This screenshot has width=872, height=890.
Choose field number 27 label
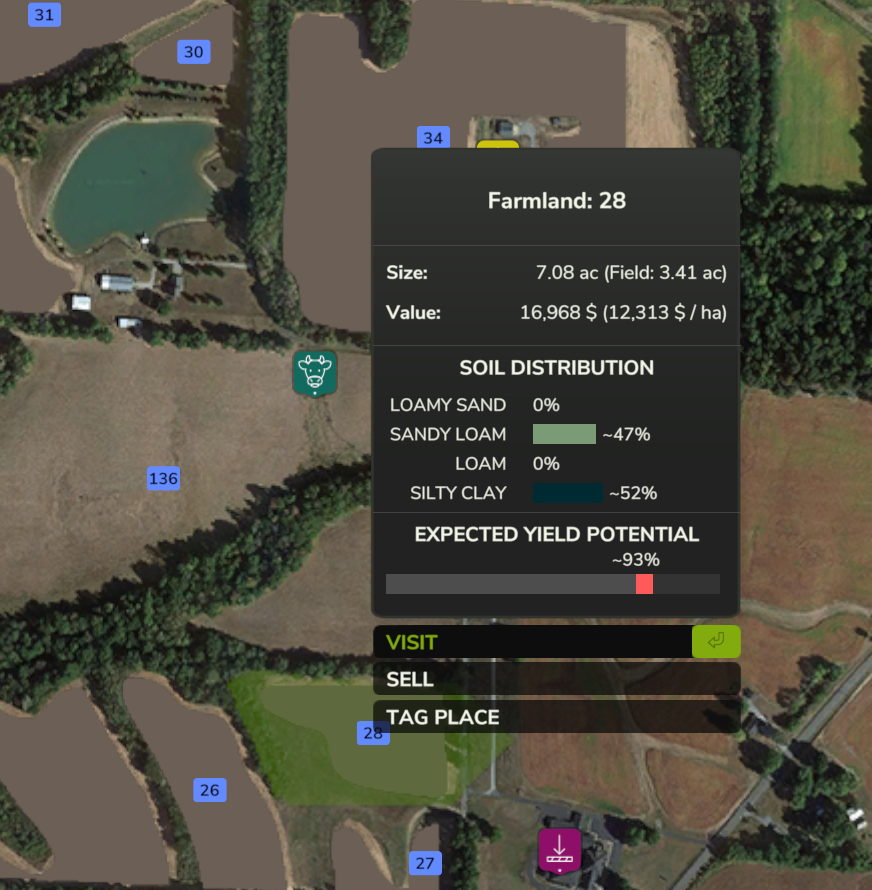pos(425,863)
